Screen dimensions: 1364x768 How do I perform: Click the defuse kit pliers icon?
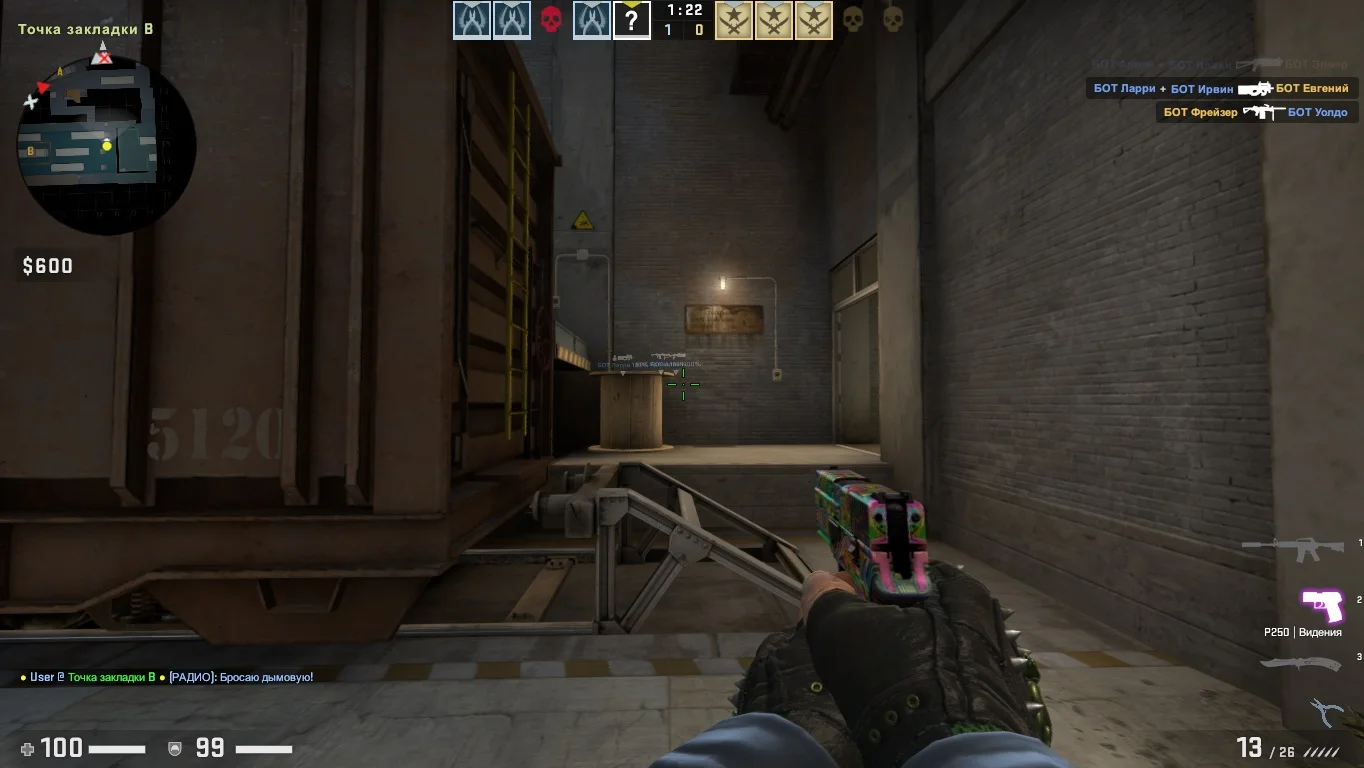coord(1326,711)
